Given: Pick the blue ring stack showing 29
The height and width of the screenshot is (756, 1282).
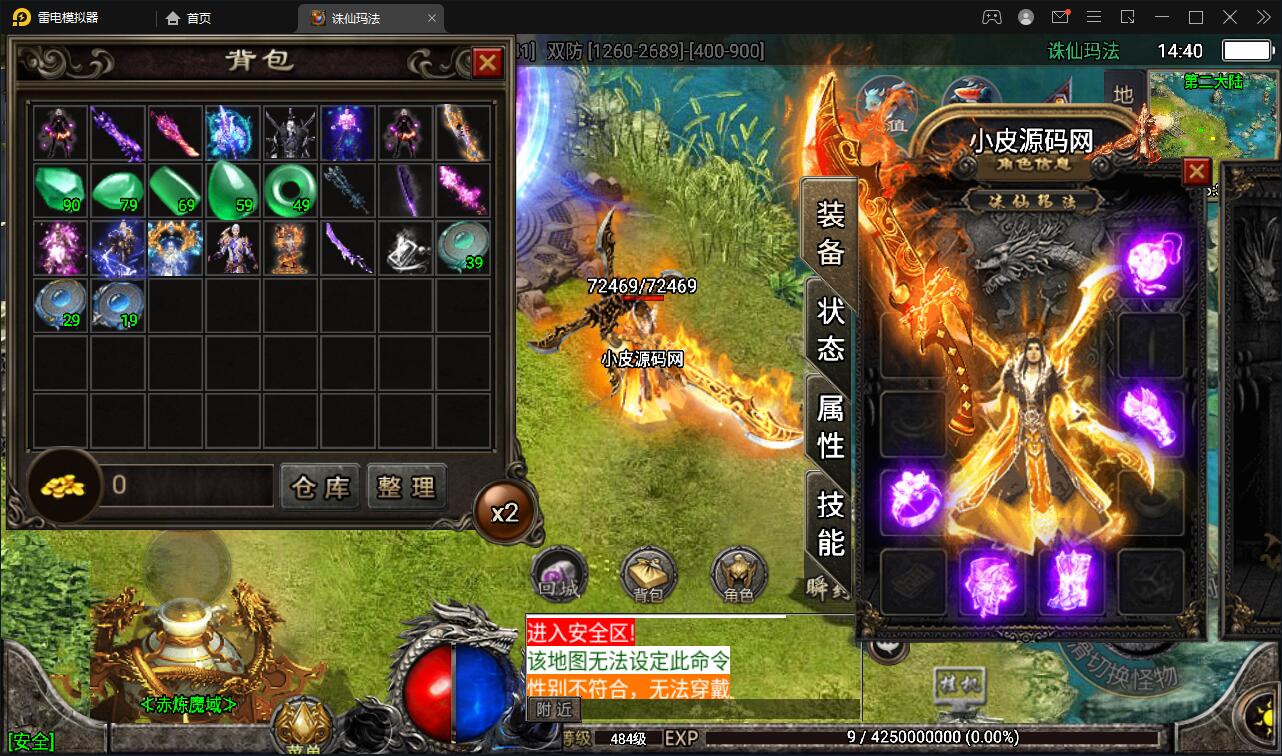Looking at the screenshot, I should pos(61,305).
